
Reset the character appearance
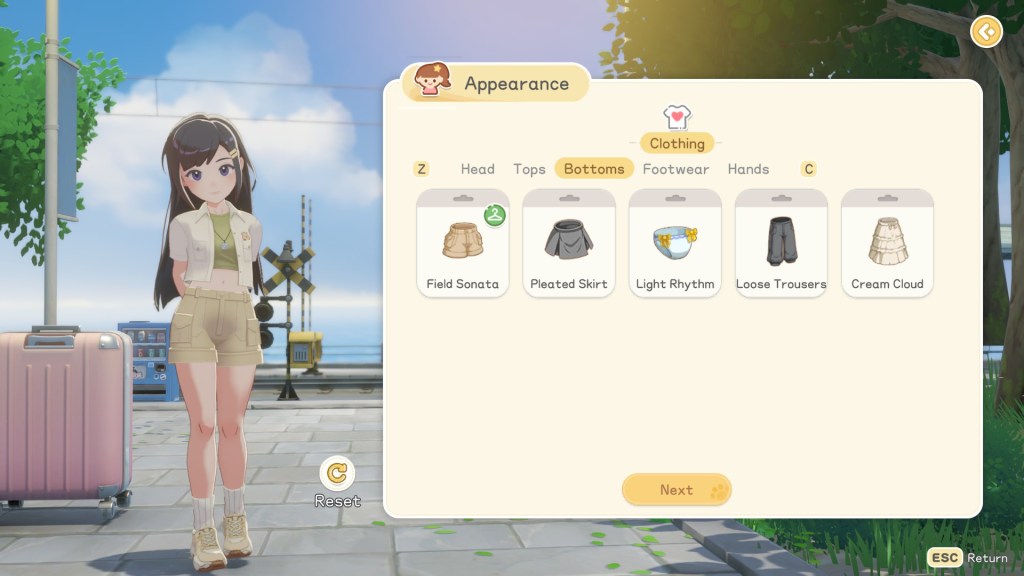(x=338, y=474)
